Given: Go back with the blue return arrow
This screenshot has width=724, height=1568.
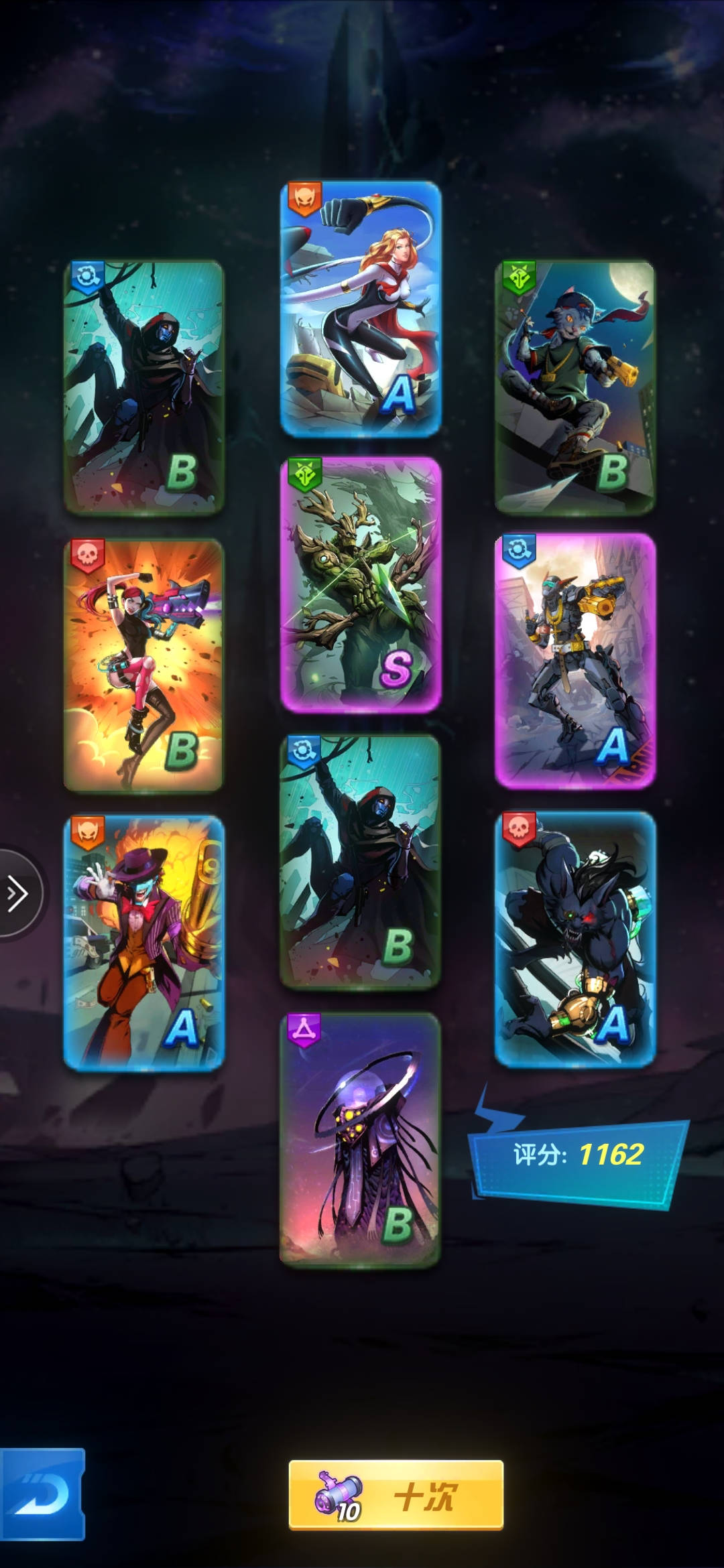Looking at the screenshot, I should [x=42, y=1494].
